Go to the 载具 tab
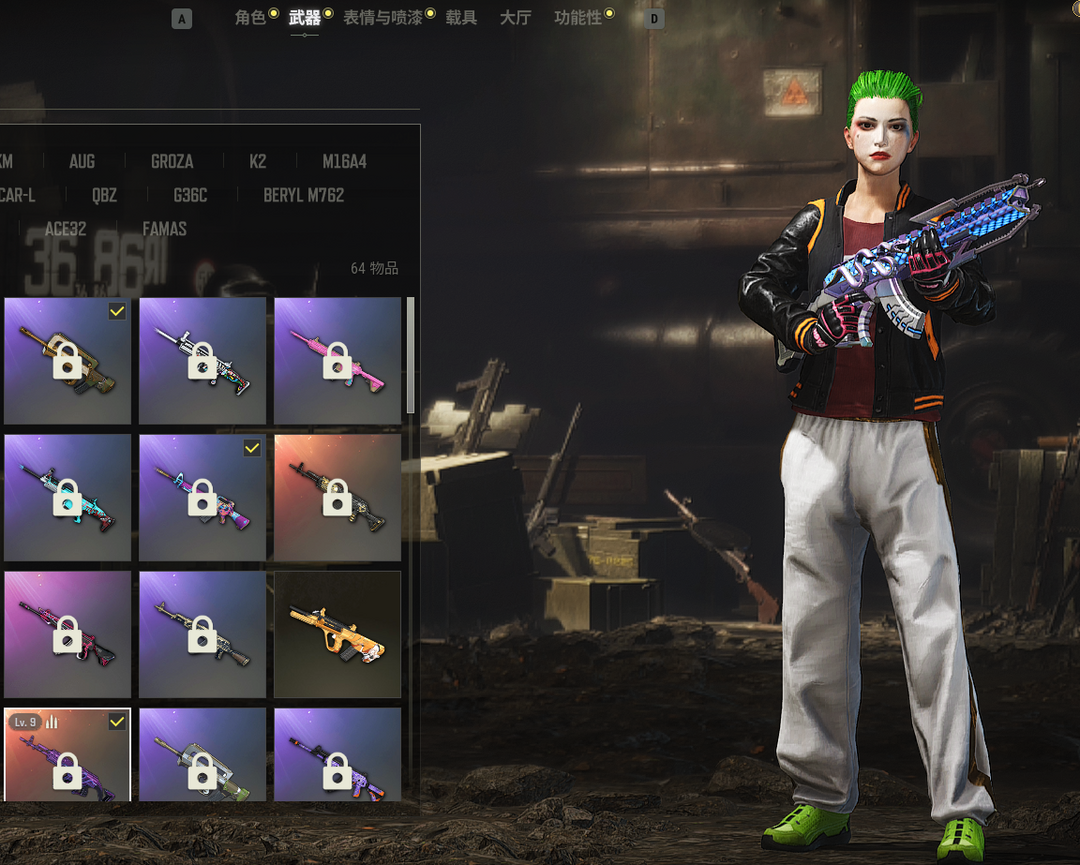The height and width of the screenshot is (865, 1080). 461,18
